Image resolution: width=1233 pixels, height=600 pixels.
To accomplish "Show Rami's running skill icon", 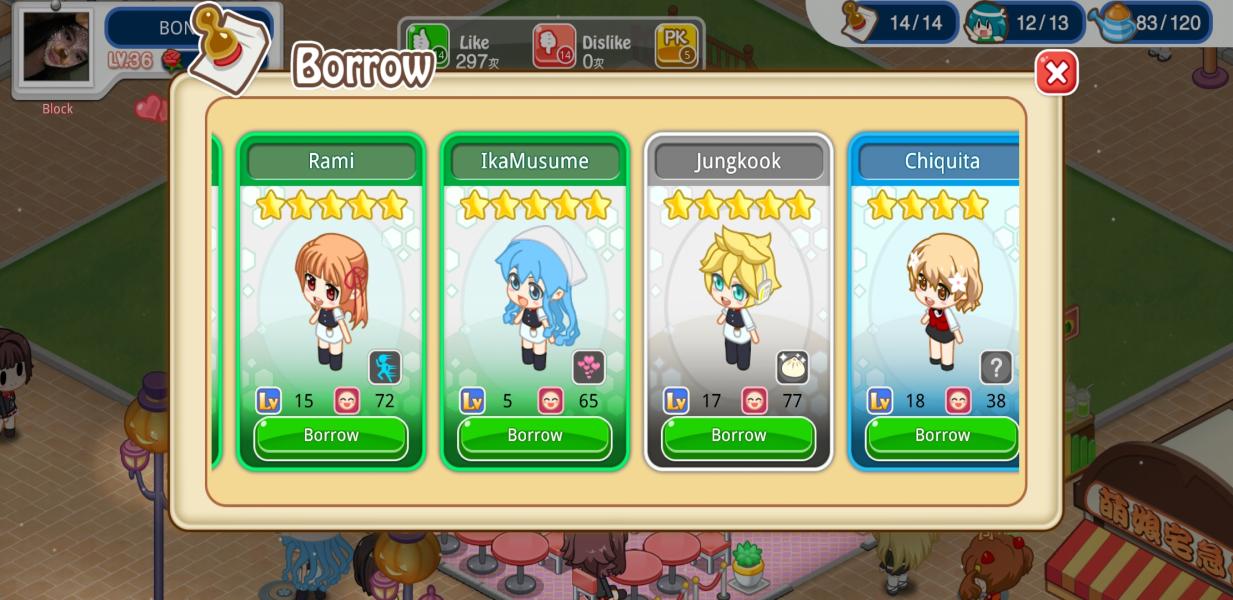I will tap(385, 367).
